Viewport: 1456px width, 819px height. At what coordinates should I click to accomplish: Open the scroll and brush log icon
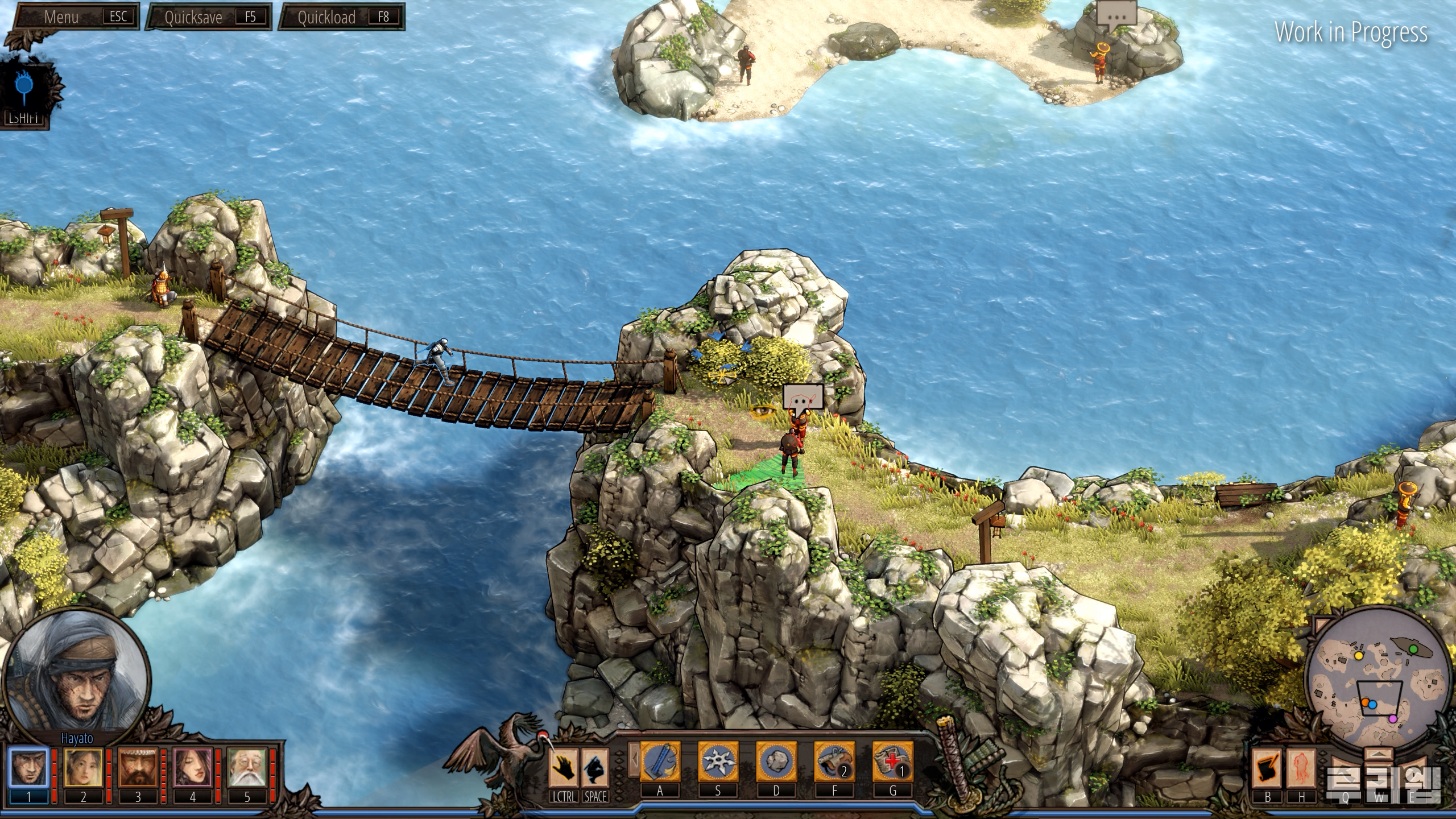[1267, 767]
